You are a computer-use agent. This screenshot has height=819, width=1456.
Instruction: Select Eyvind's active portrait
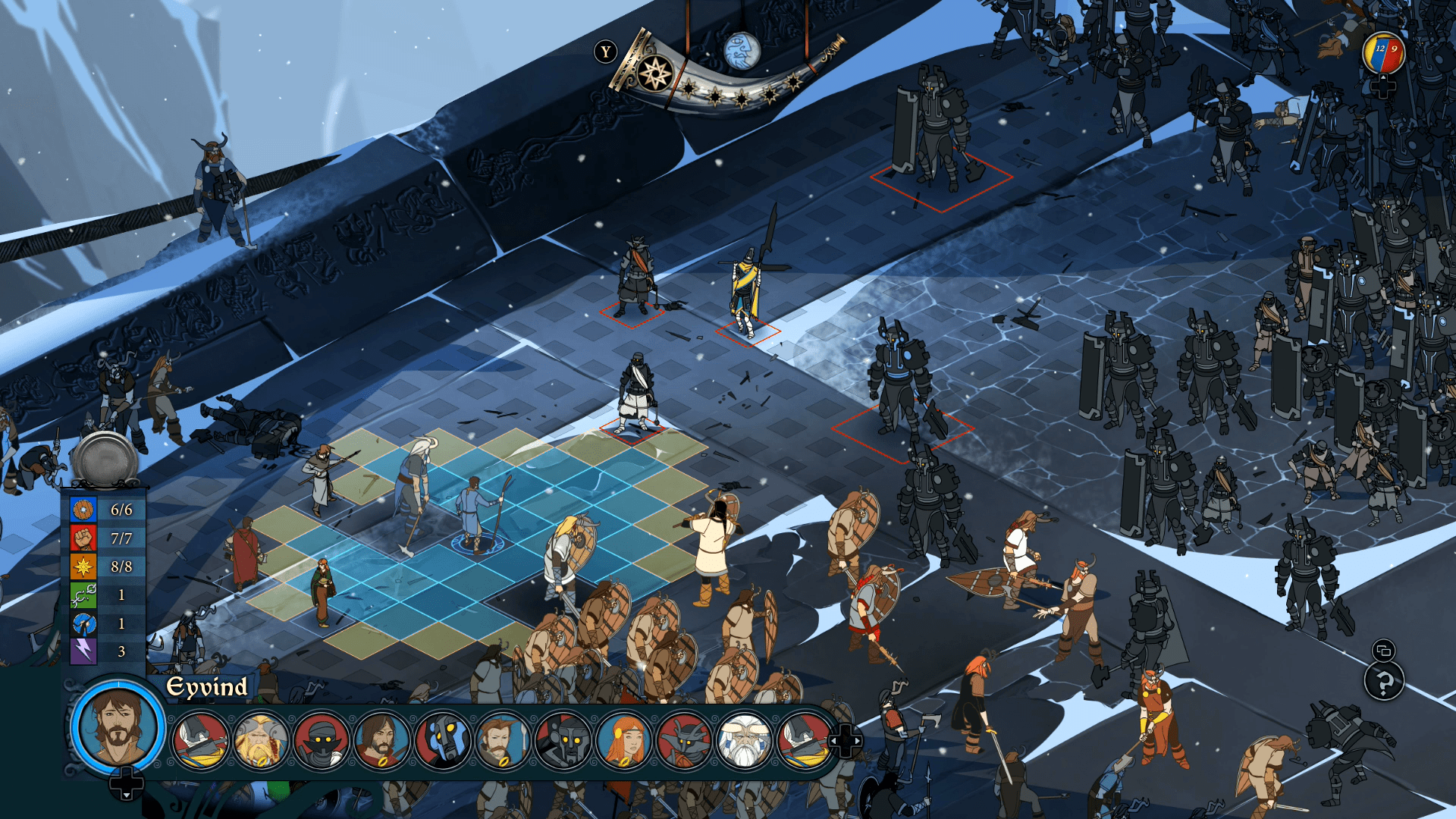click(118, 726)
